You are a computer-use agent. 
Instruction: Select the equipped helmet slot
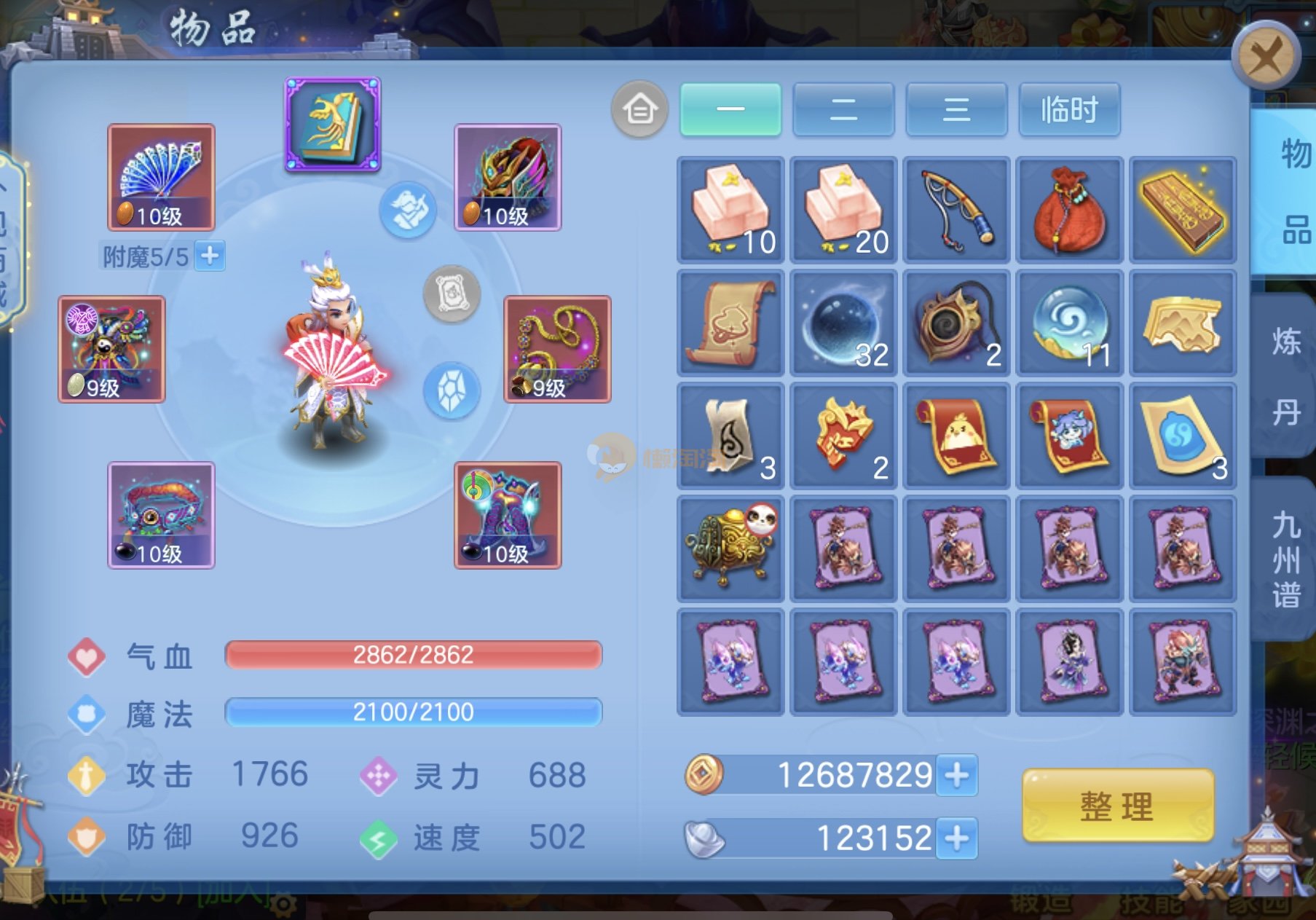(x=508, y=177)
